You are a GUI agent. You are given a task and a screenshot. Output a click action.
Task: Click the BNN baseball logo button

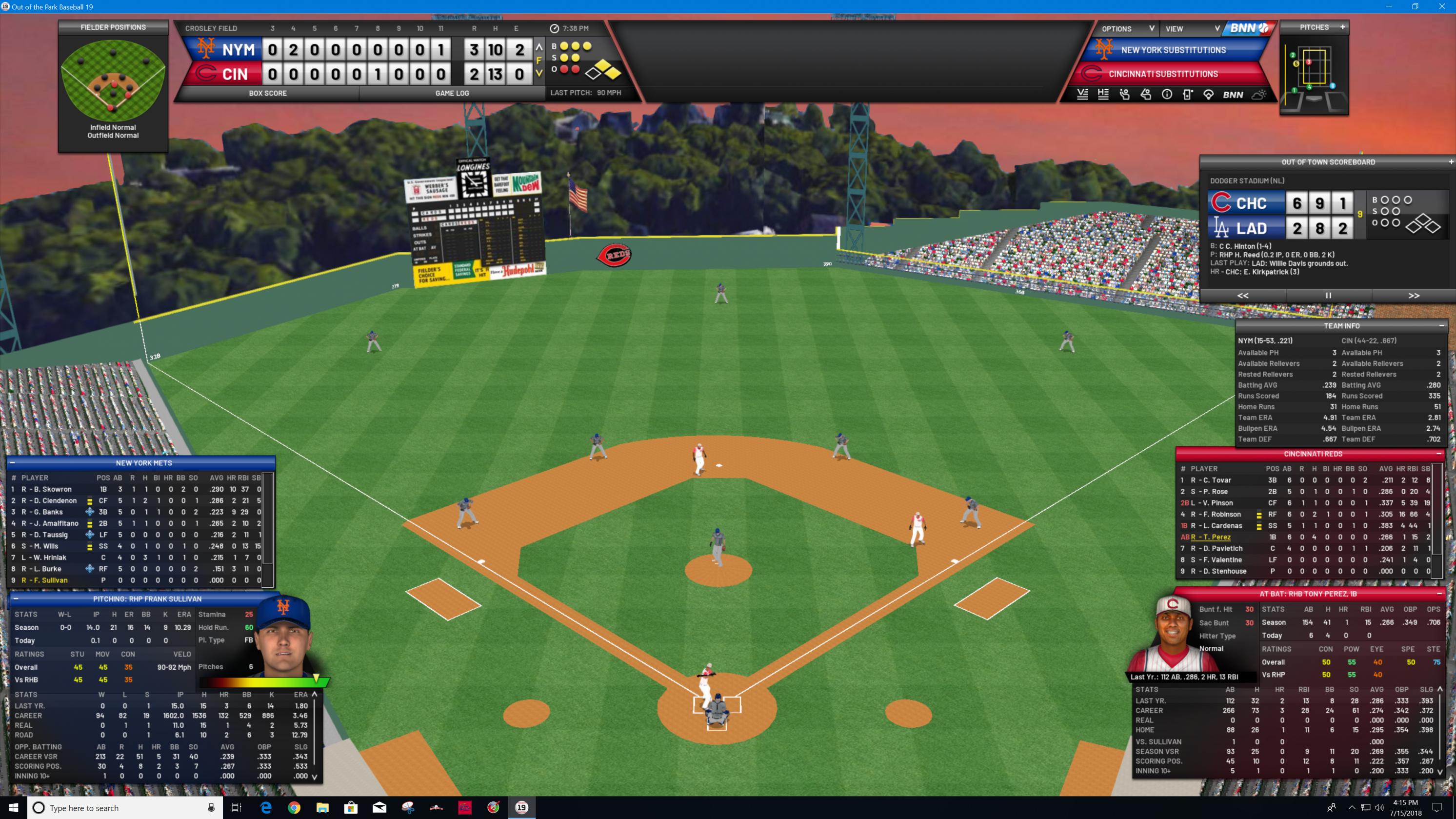tap(1248, 28)
